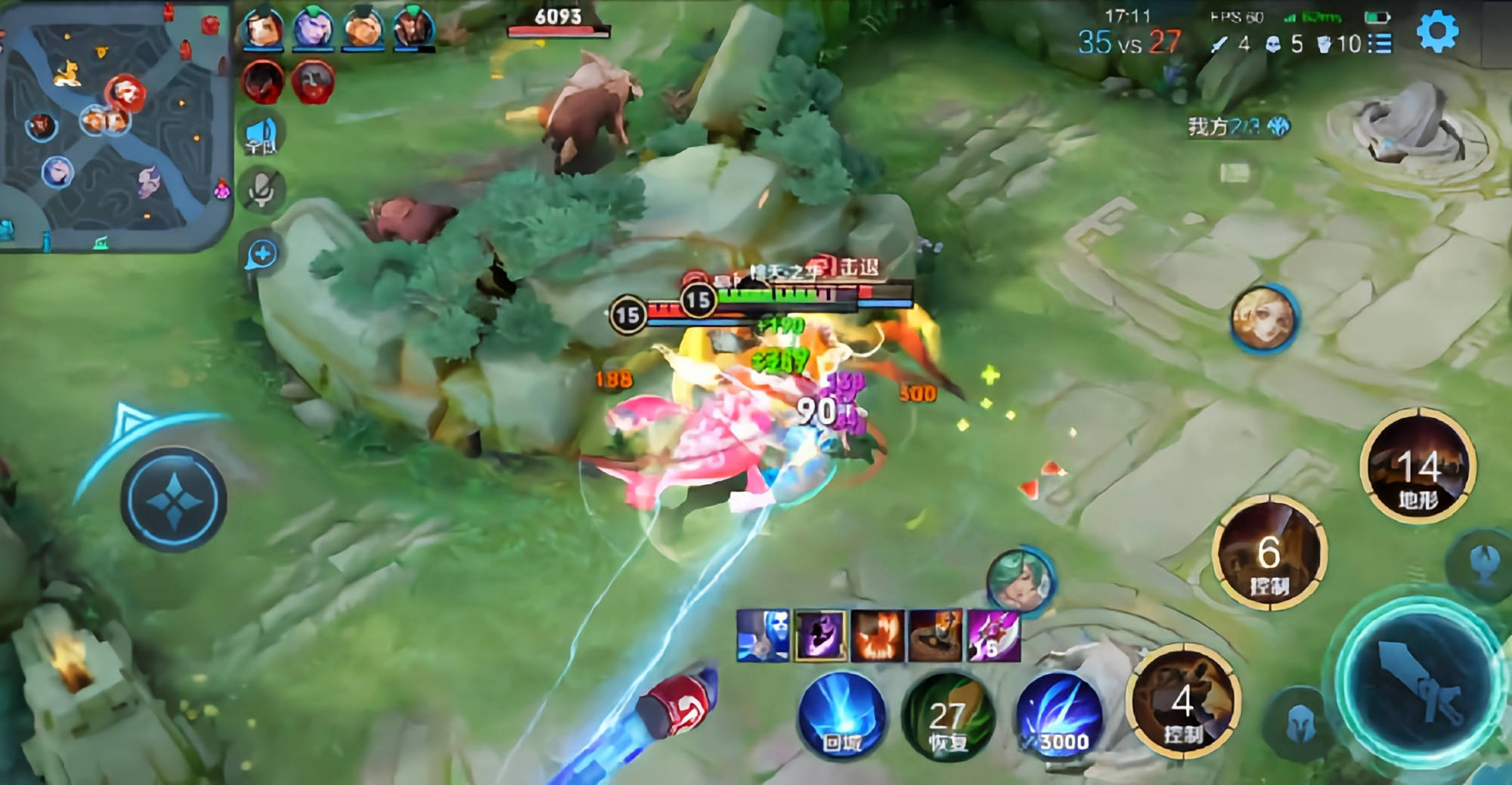This screenshot has width=1512, height=785.
Task: Open the settings gear menu
Action: (x=1437, y=32)
